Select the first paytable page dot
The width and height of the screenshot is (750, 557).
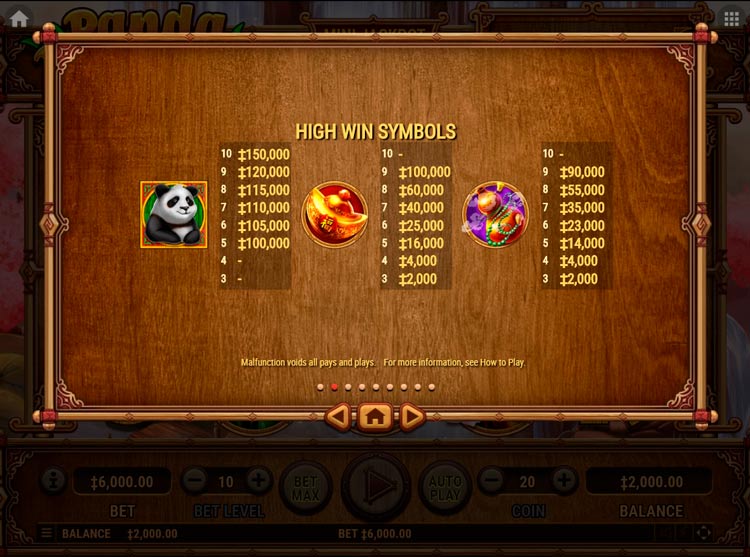320,386
